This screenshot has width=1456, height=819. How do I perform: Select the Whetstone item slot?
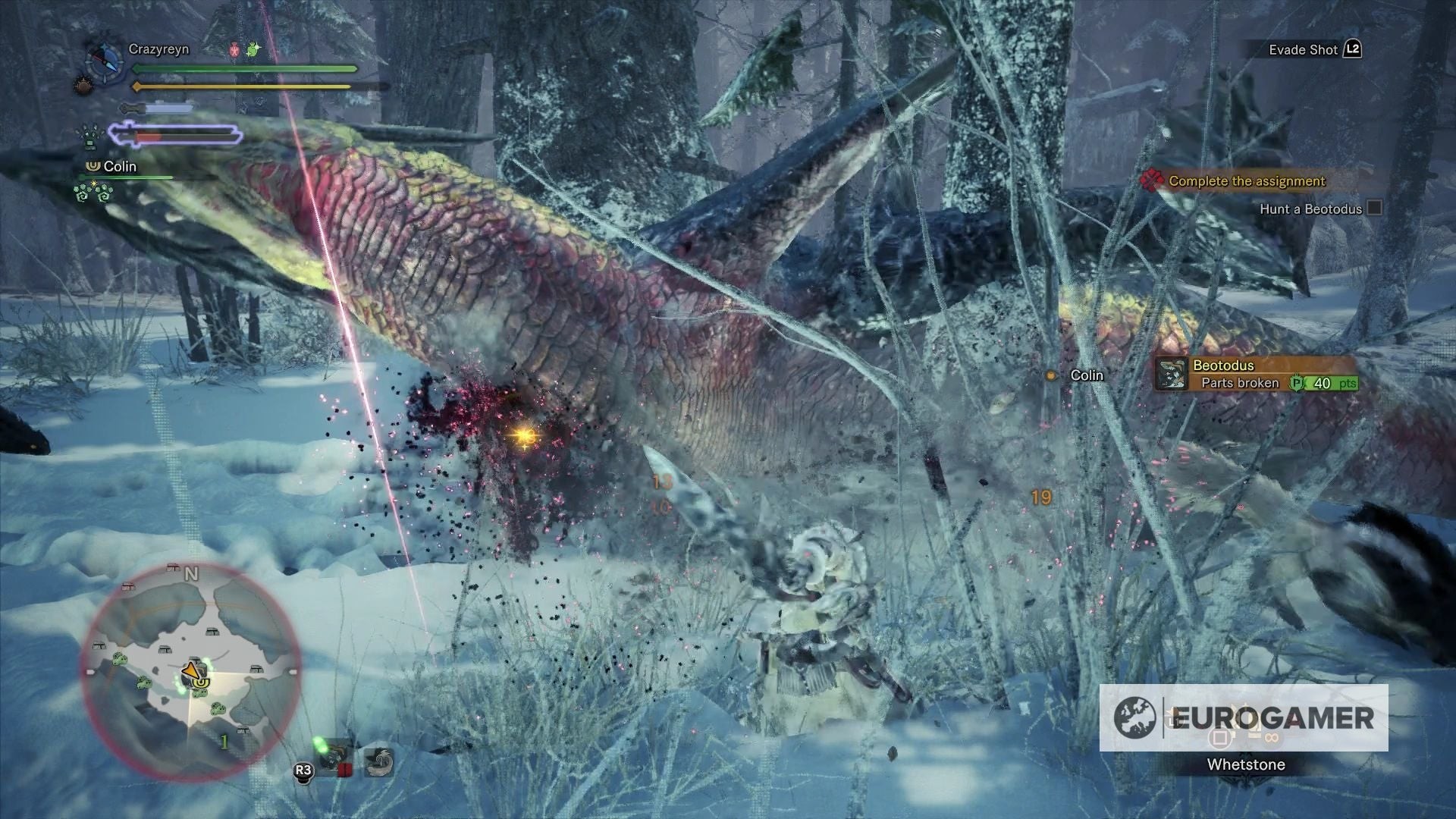1245,764
